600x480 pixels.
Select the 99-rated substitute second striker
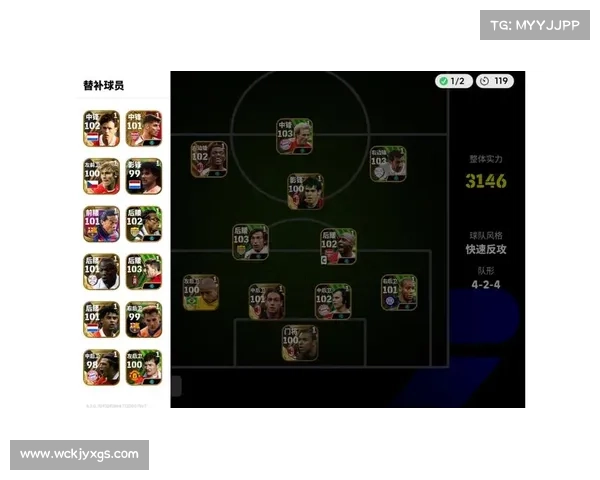(x=144, y=176)
